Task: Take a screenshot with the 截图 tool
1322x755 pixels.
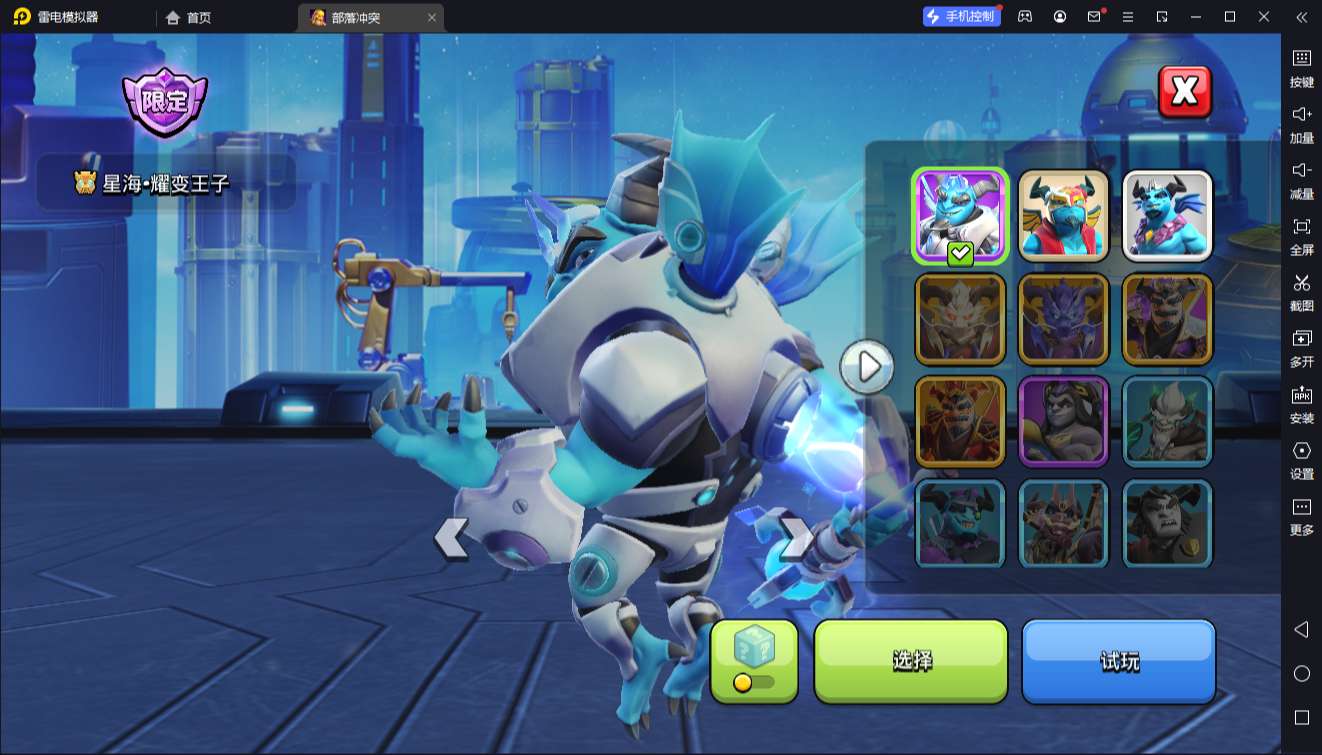Action: coord(1301,290)
